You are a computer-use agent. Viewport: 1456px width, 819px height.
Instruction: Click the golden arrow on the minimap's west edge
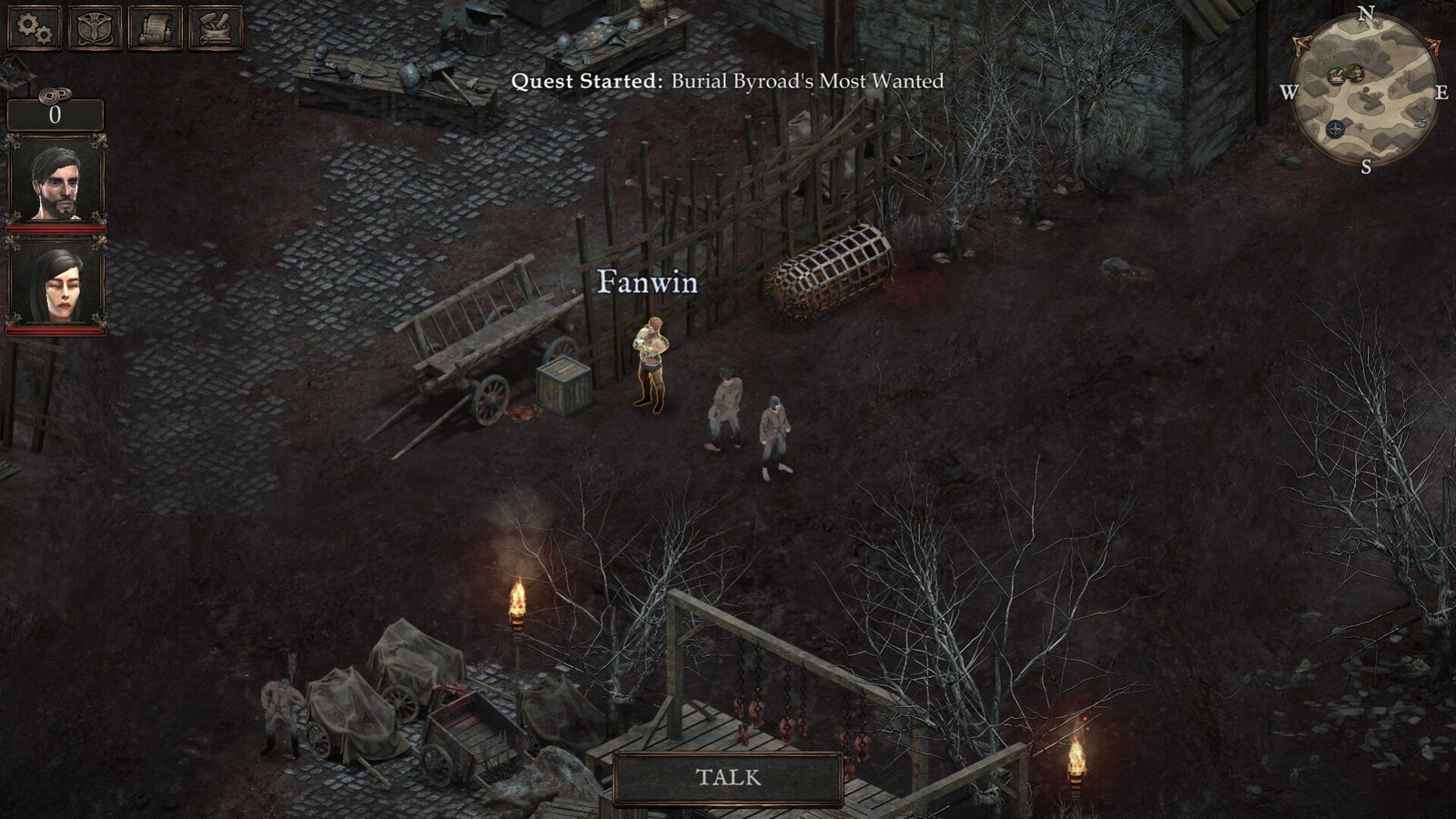pyautogui.click(x=1301, y=45)
